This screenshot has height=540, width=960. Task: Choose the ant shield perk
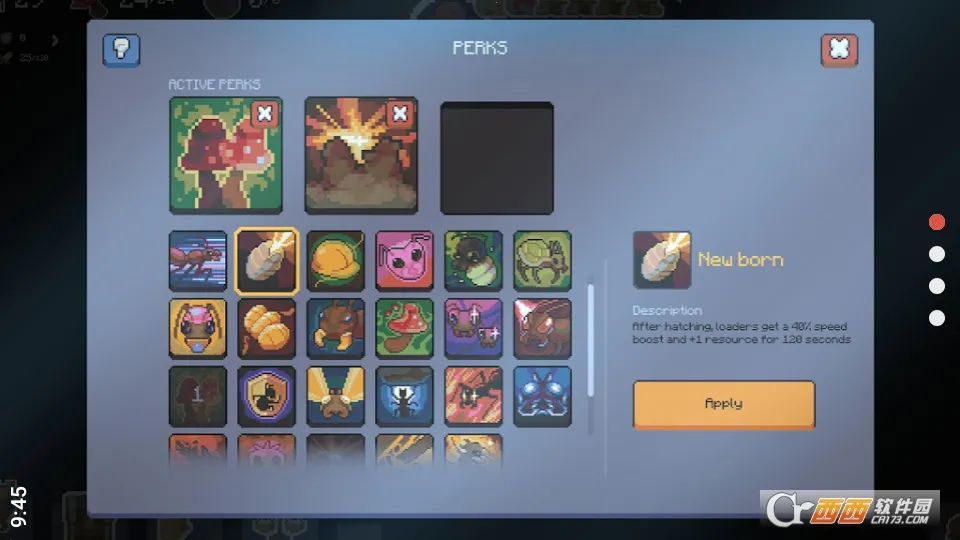tap(266, 396)
